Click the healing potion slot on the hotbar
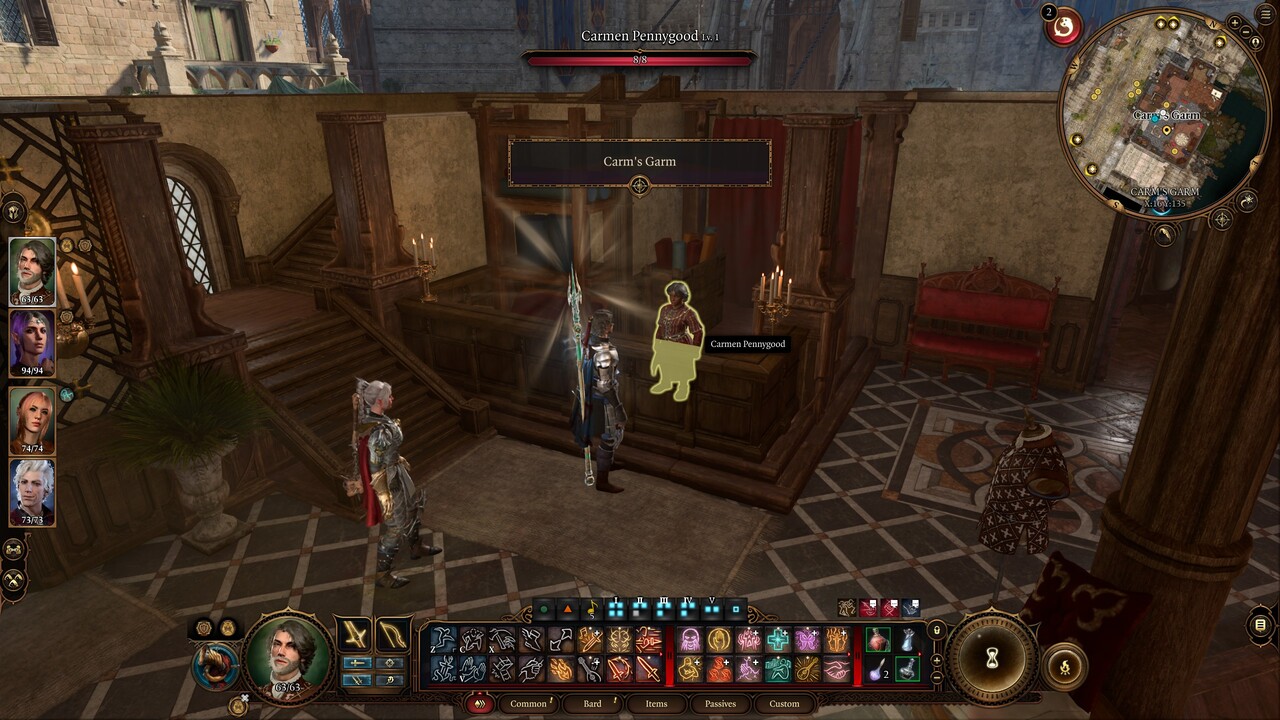 pyautogui.click(x=878, y=638)
